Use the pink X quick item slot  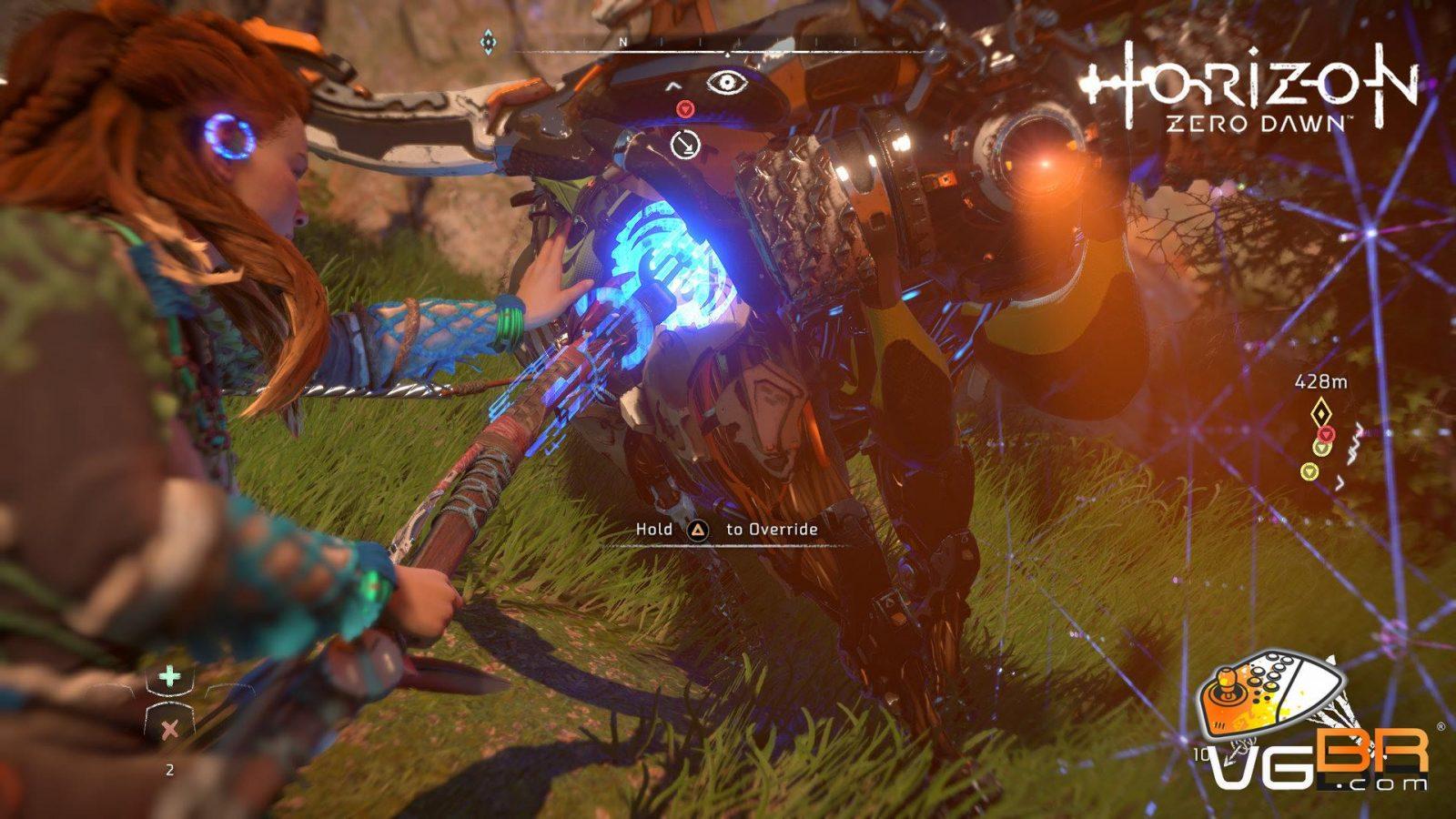click(x=169, y=727)
